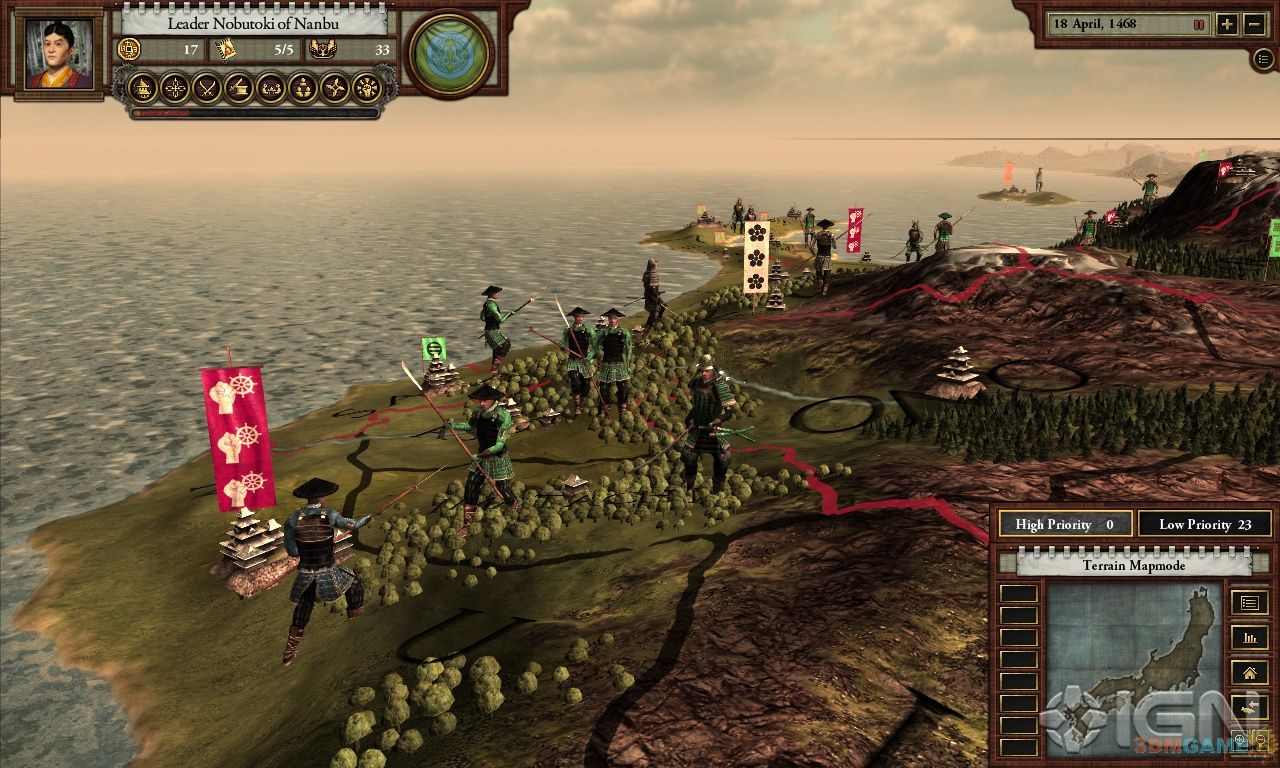The width and height of the screenshot is (1280, 768).
Task: Open the bar chart statistics button
Action: tap(1249, 637)
